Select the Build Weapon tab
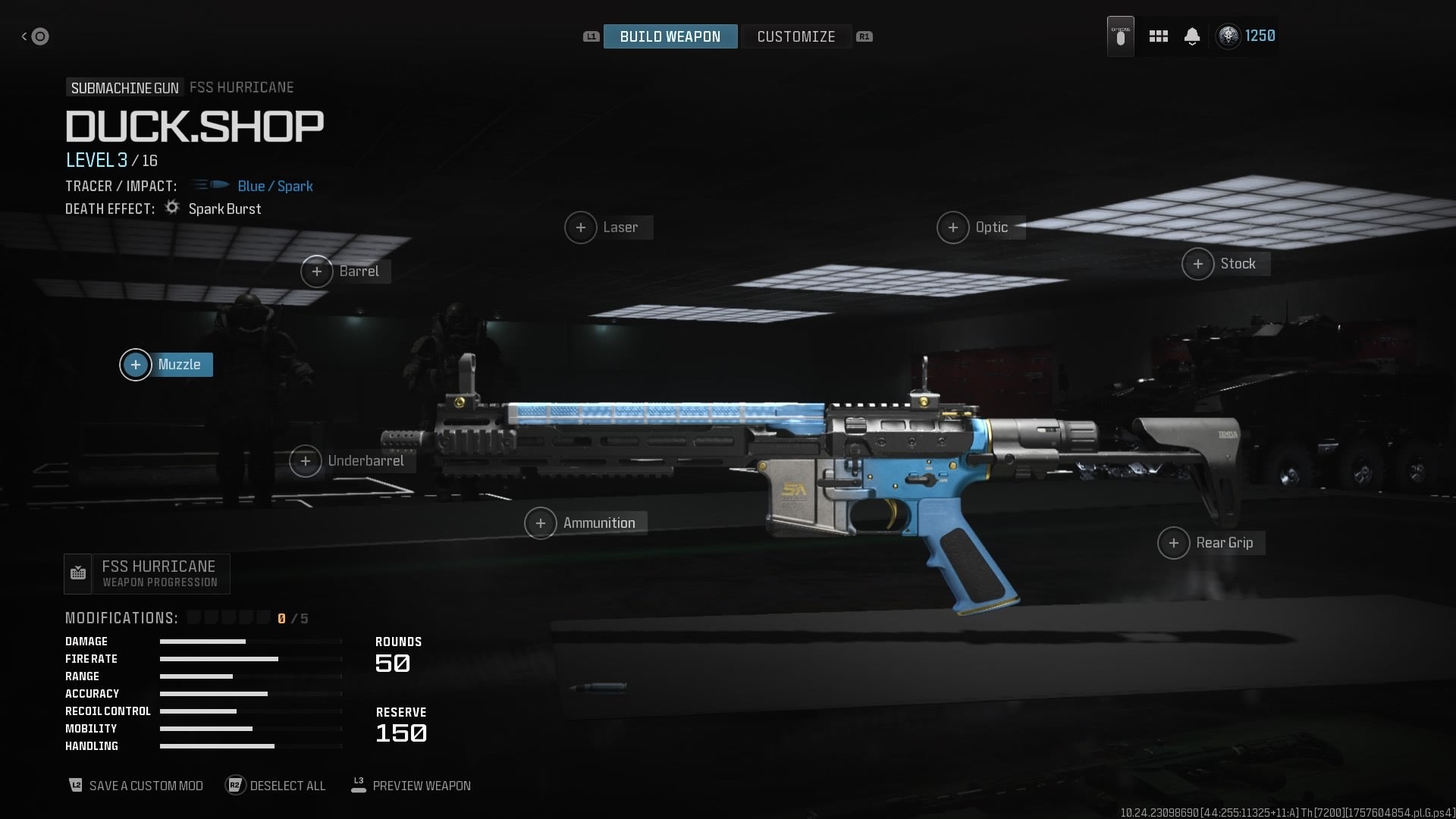This screenshot has width=1456, height=819. point(670,36)
